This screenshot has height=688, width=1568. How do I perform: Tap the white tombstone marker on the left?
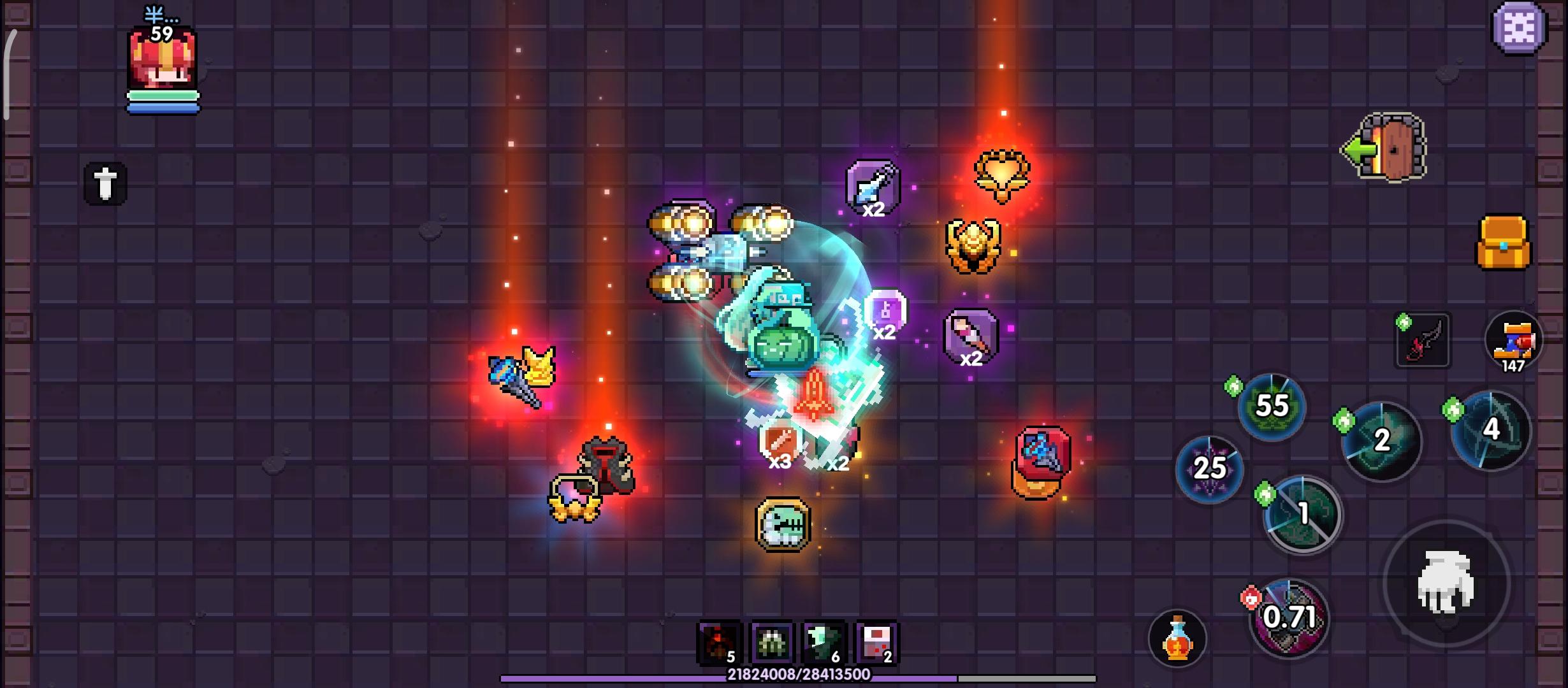pos(105,184)
